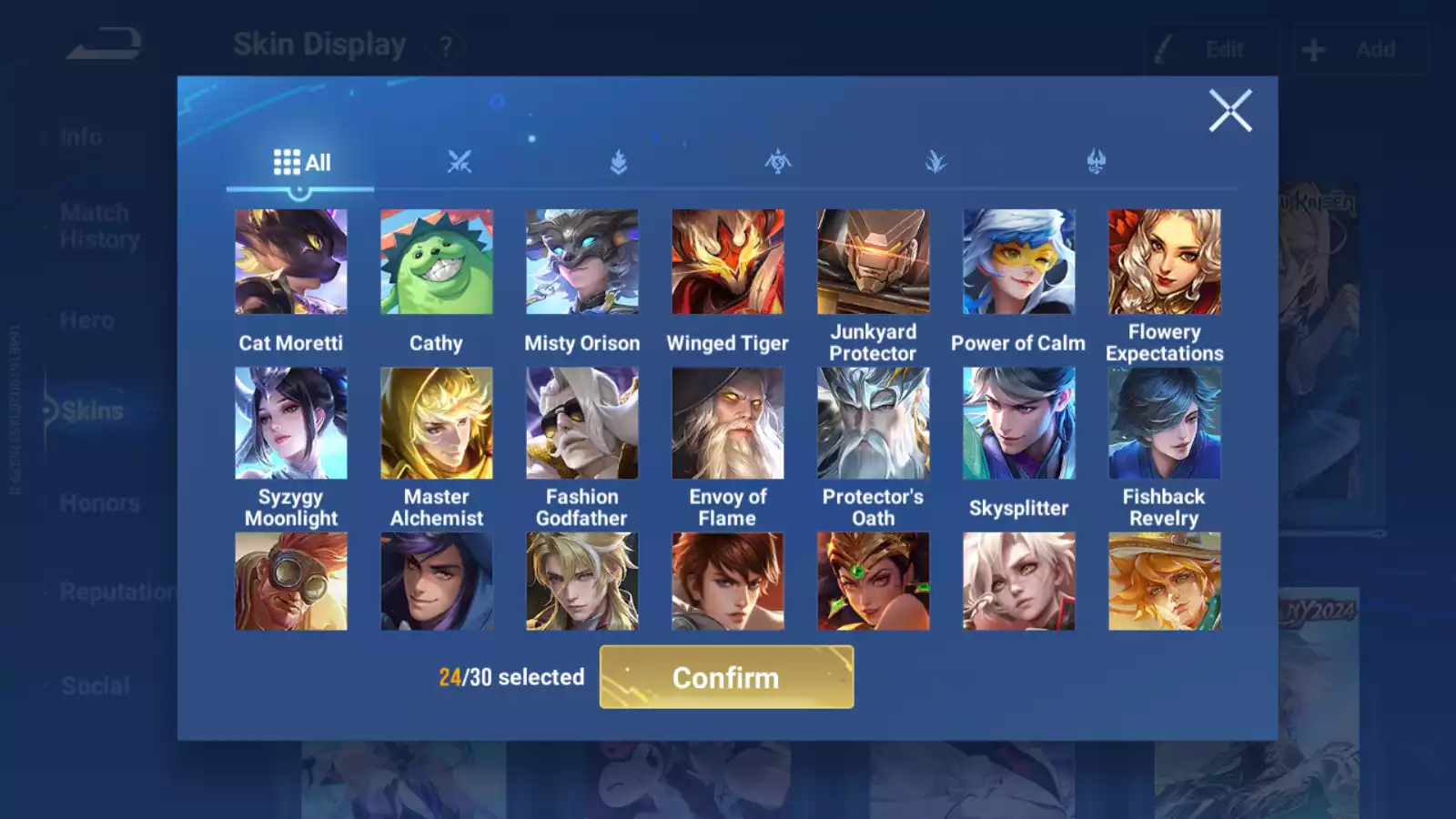This screenshot has width=1456, height=819.
Task: Switch to the All filter tab
Action: 301,162
